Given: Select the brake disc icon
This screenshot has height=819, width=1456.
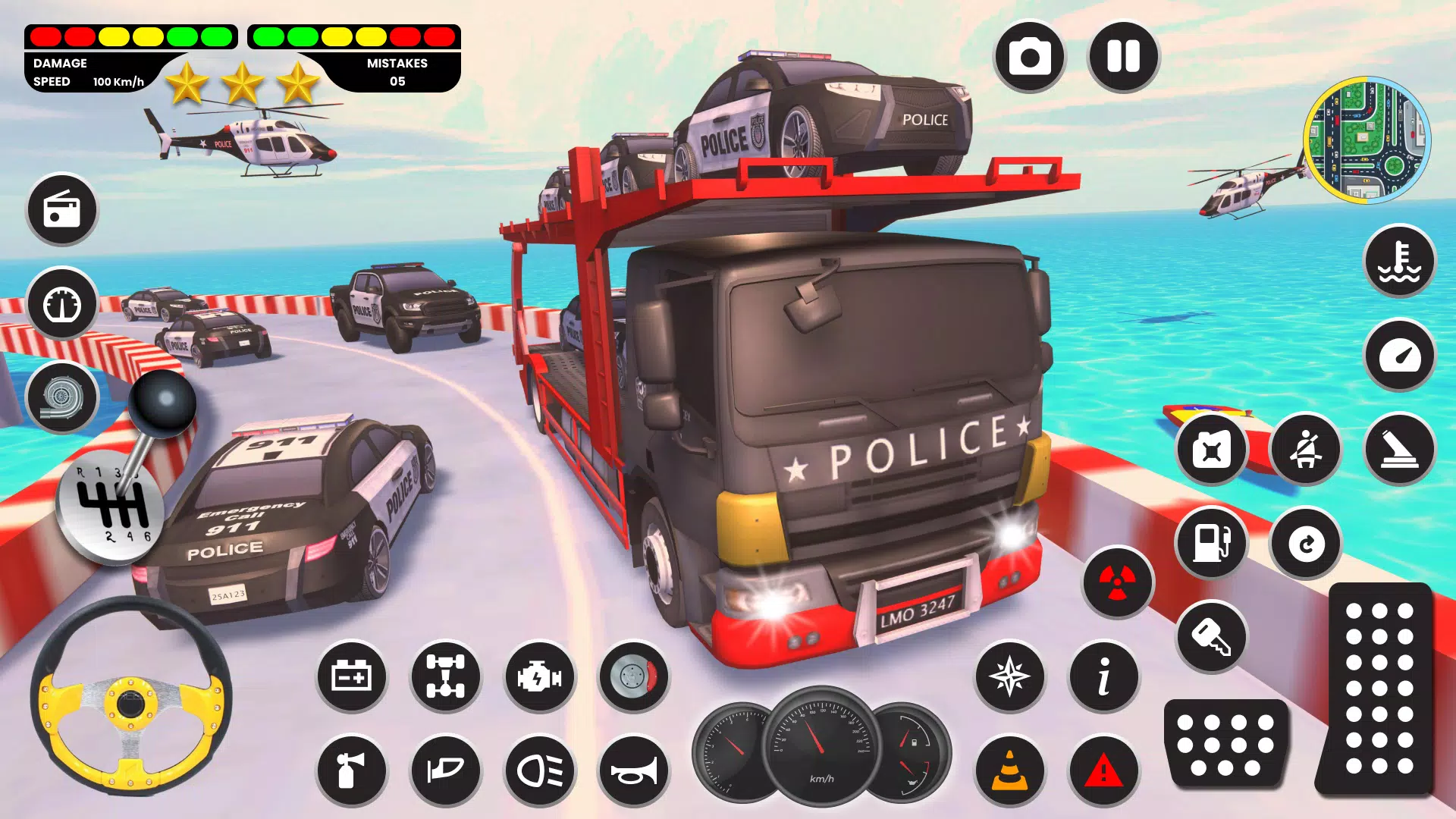Looking at the screenshot, I should 633,677.
